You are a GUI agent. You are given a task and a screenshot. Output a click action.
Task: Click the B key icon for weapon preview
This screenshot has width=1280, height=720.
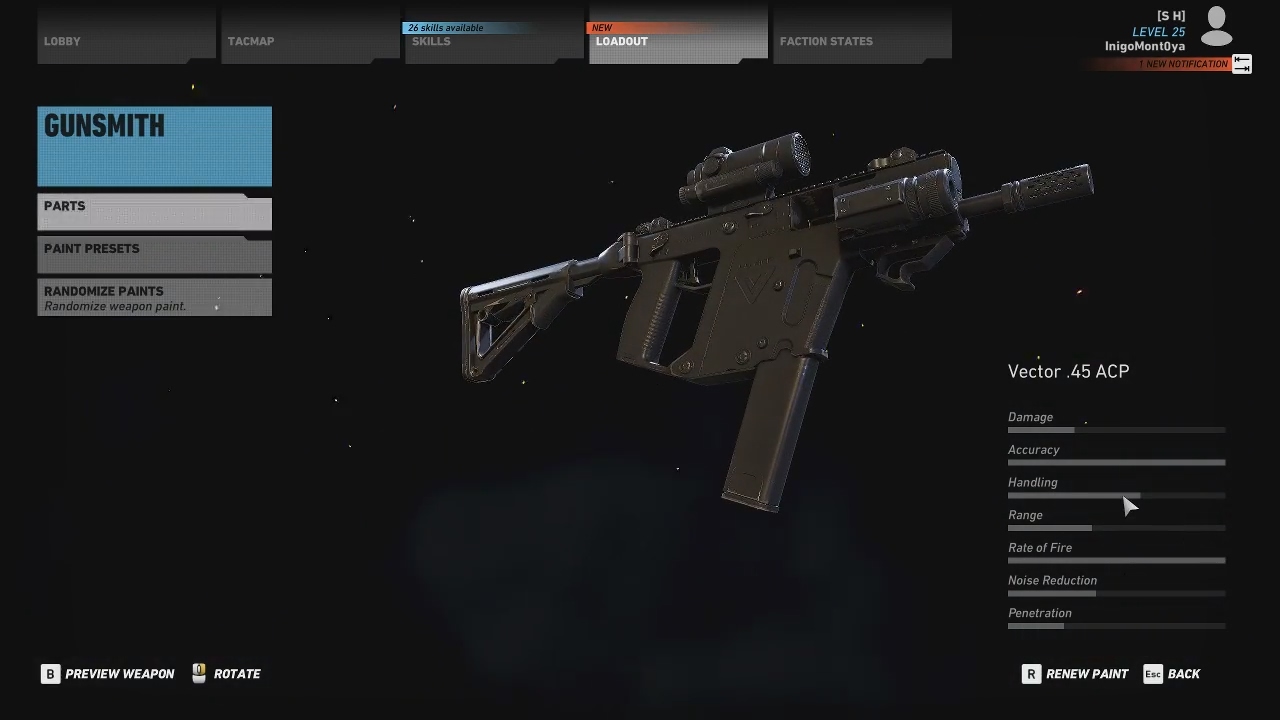coord(50,674)
